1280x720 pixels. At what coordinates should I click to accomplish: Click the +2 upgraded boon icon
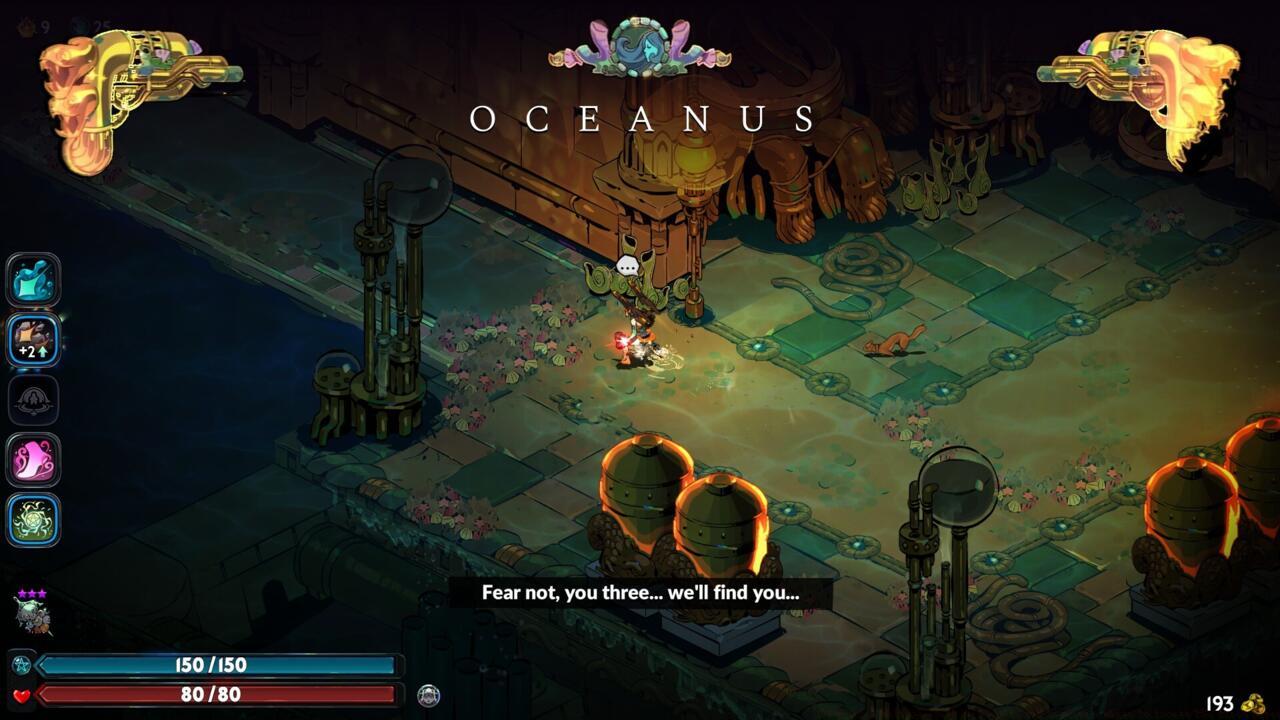tap(34, 340)
